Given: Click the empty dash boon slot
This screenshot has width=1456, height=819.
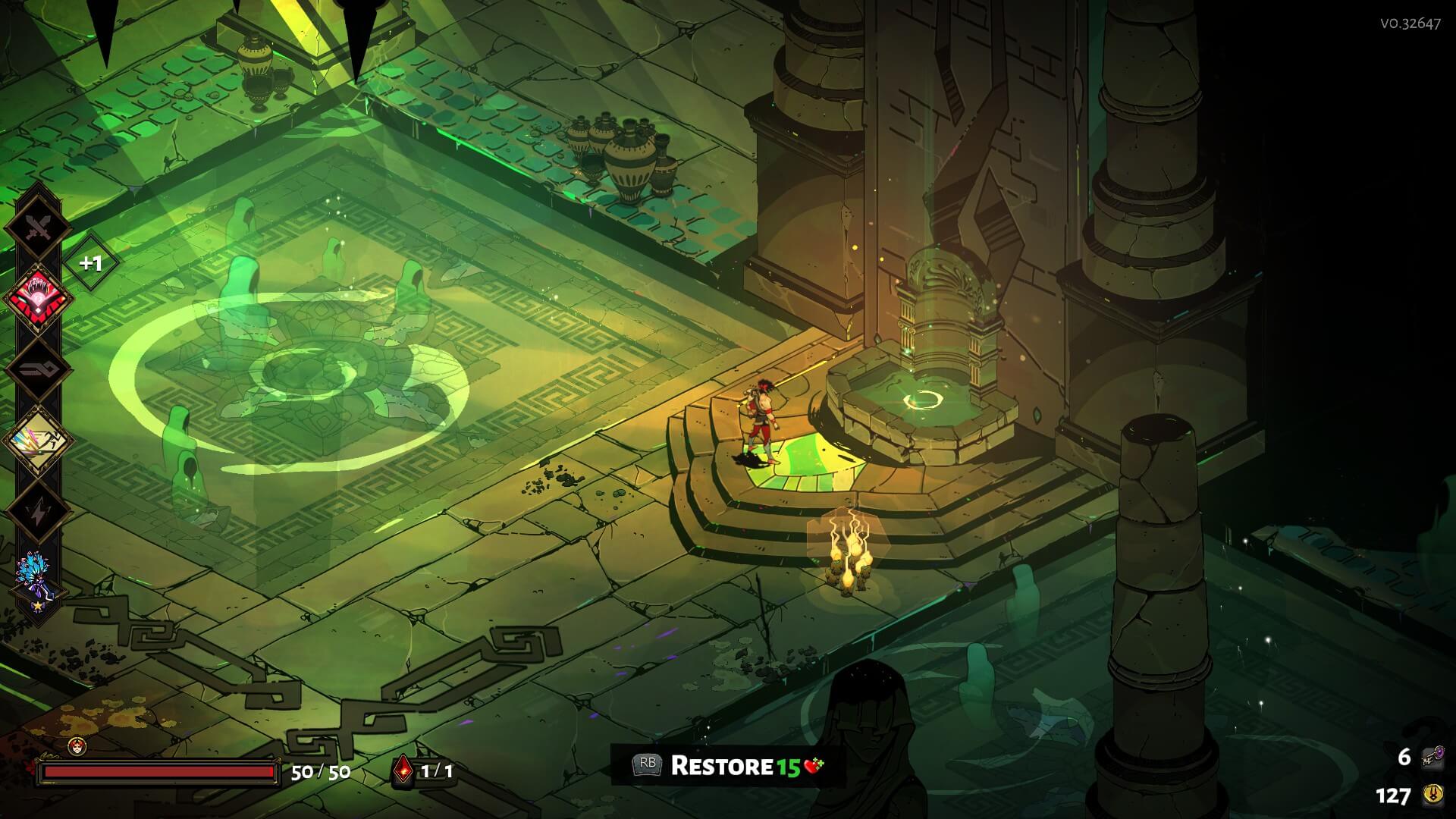Looking at the screenshot, I should coord(38,369).
